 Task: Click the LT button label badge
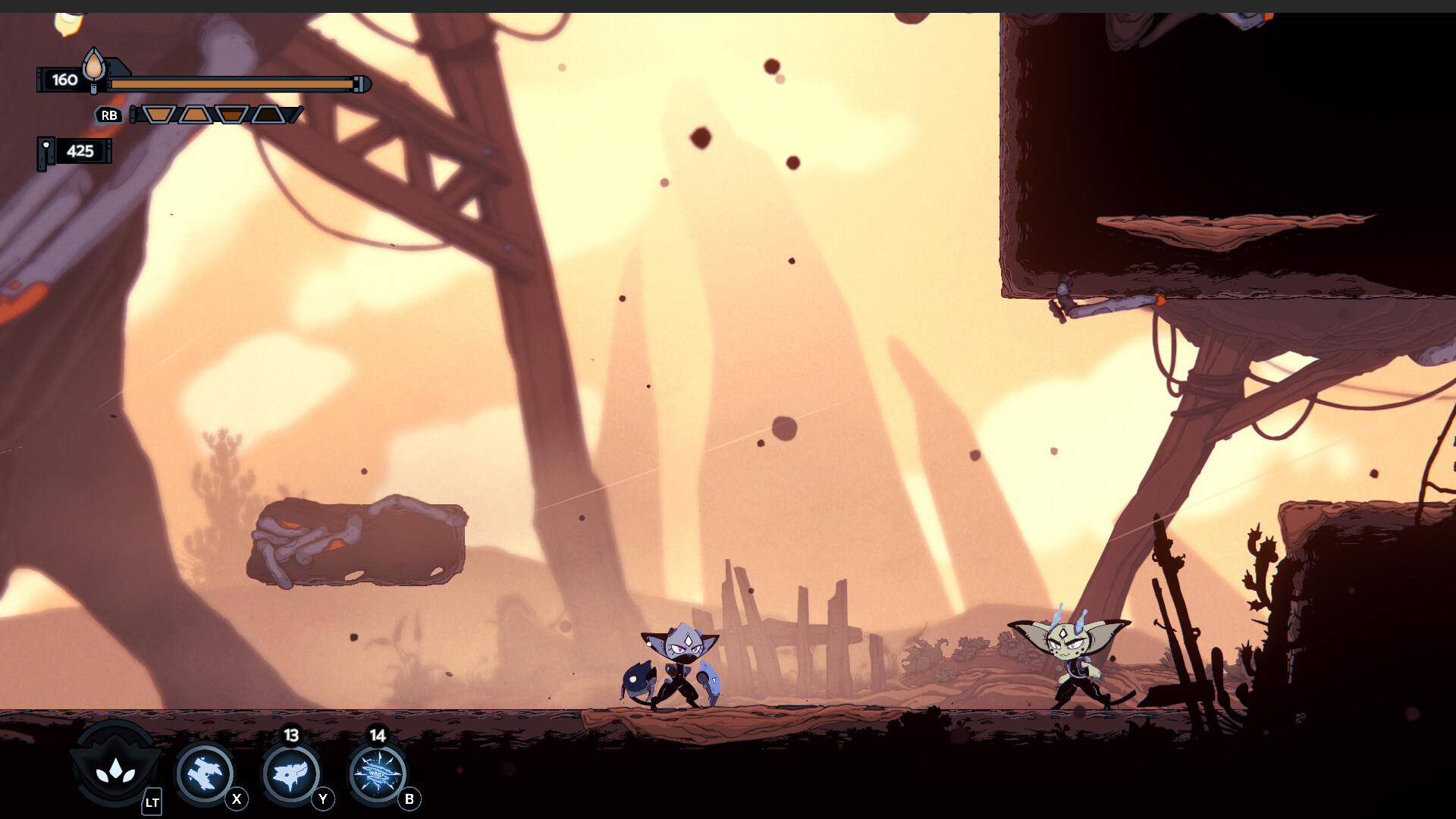tap(152, 802)
